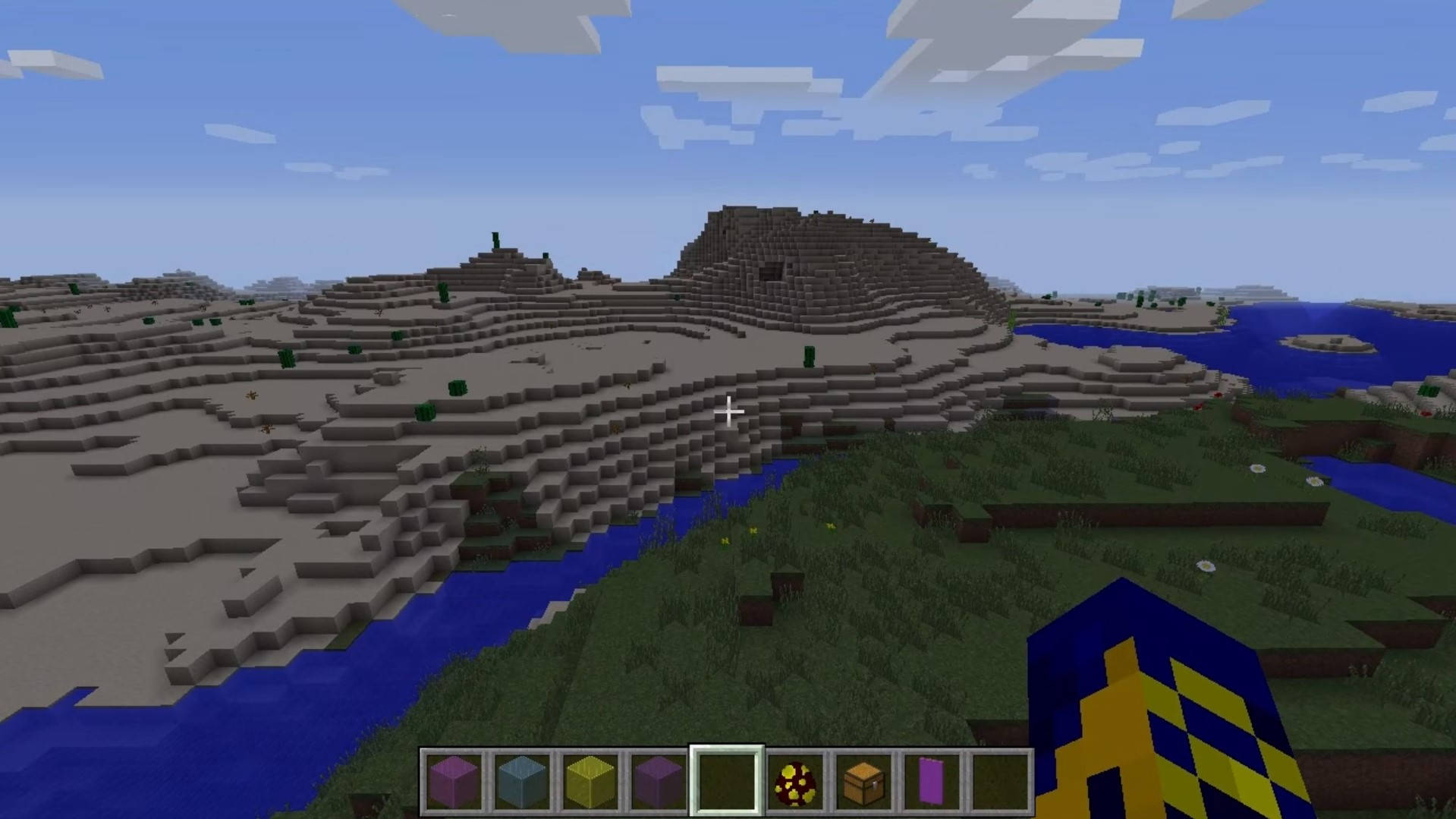Select the magenta block hotbar slot
The height and width of the screenshot is (819, 1456).
(454, 782)
